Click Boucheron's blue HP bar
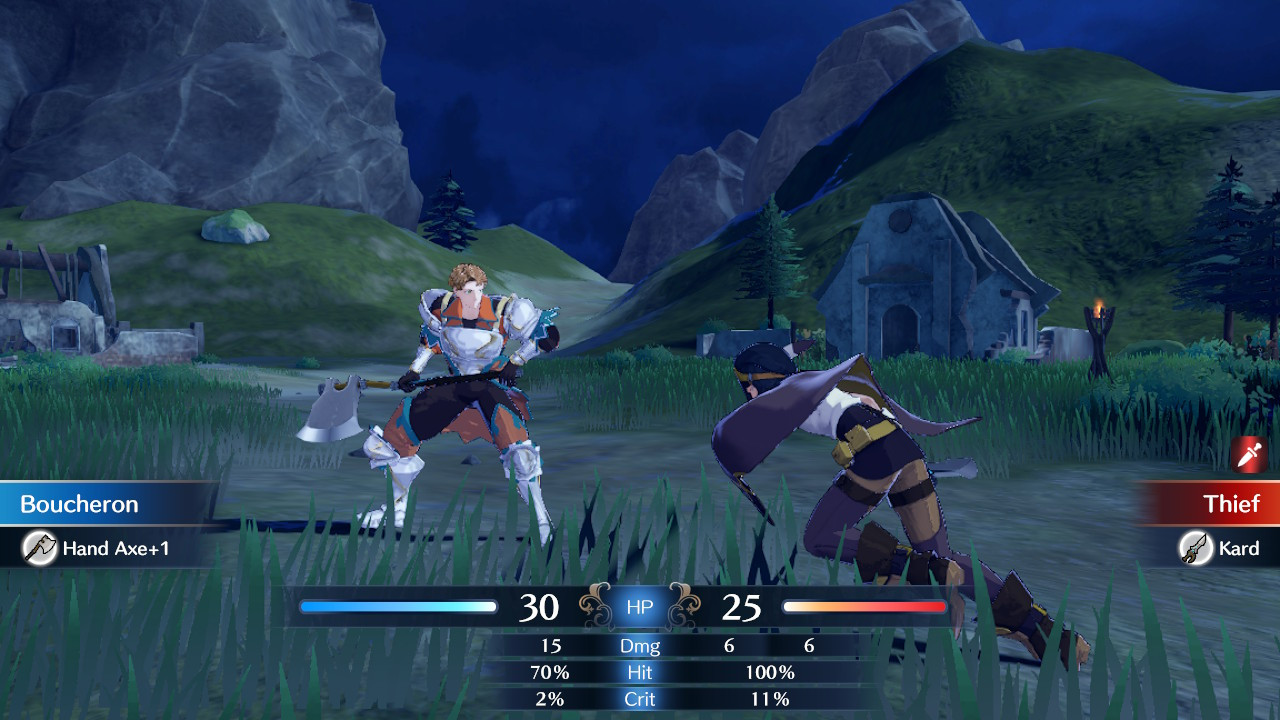Viewport: 1280px width, 720px height. tap(397, 606)
